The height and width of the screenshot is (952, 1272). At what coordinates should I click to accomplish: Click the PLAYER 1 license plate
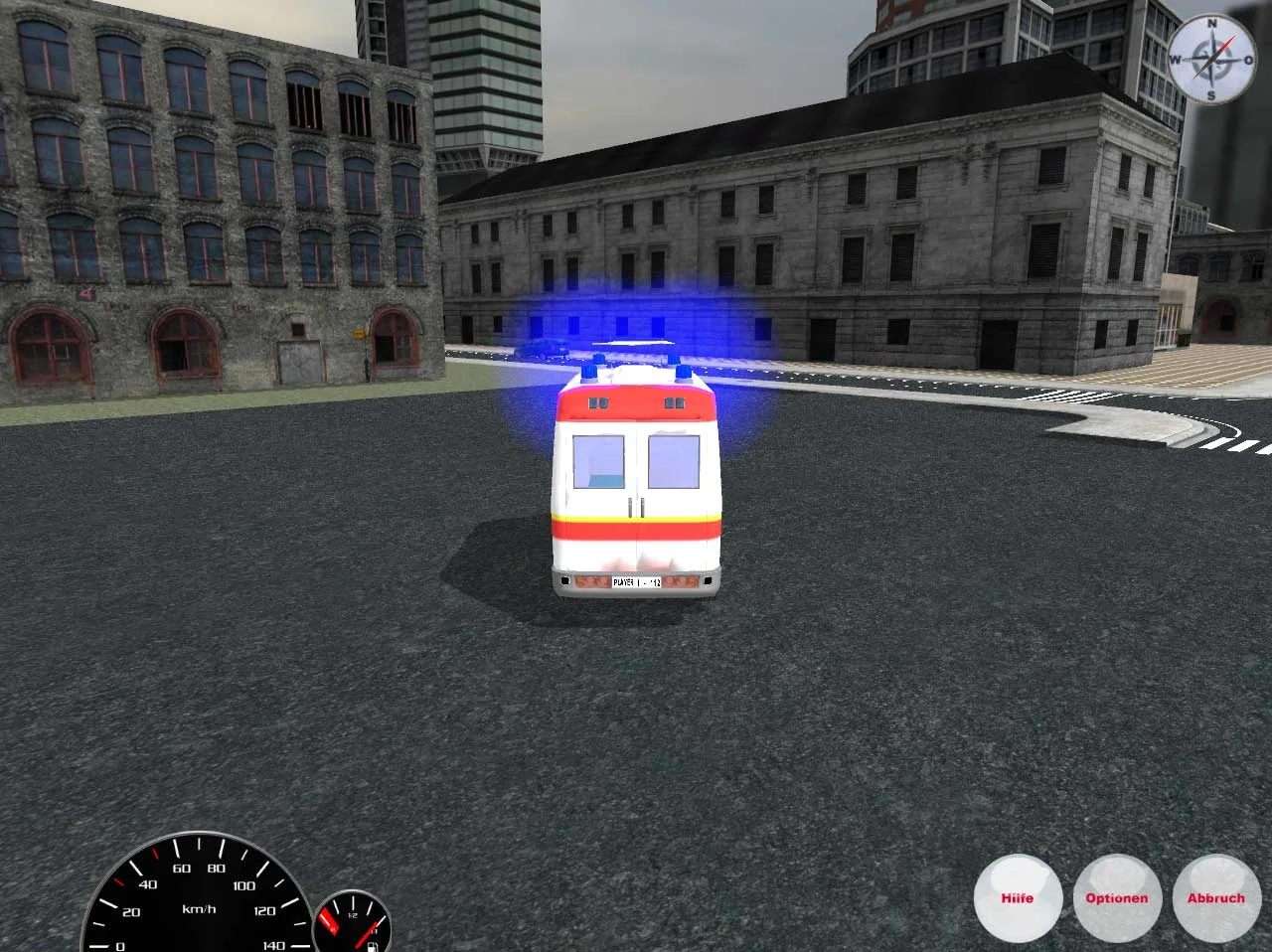pyautogui.click(x=636, y=581)
